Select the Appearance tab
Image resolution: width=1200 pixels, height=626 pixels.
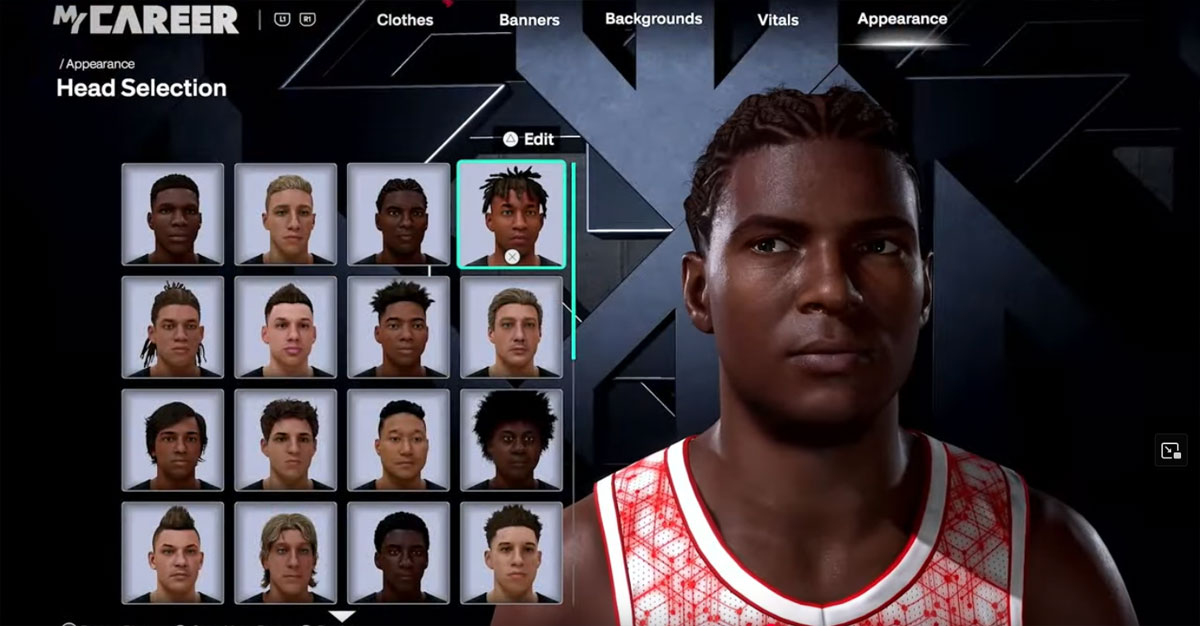(x=902, y=19)
